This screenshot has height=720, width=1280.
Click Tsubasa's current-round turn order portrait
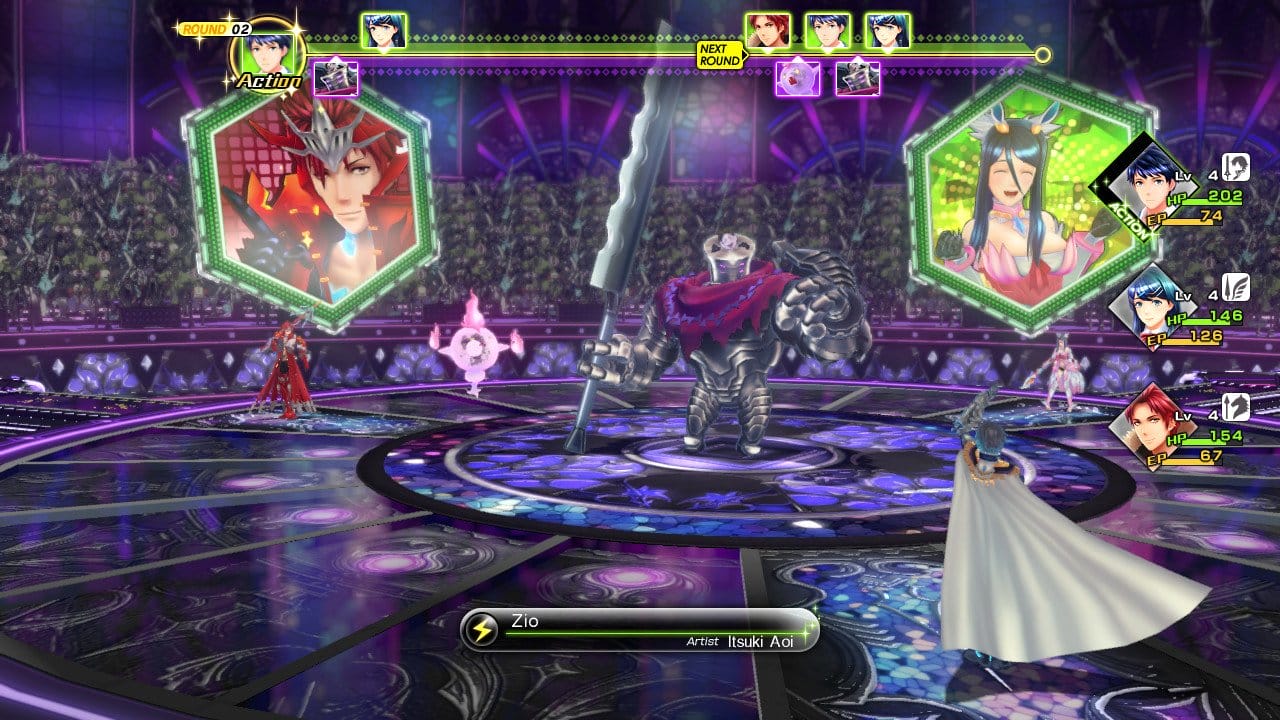383,31
